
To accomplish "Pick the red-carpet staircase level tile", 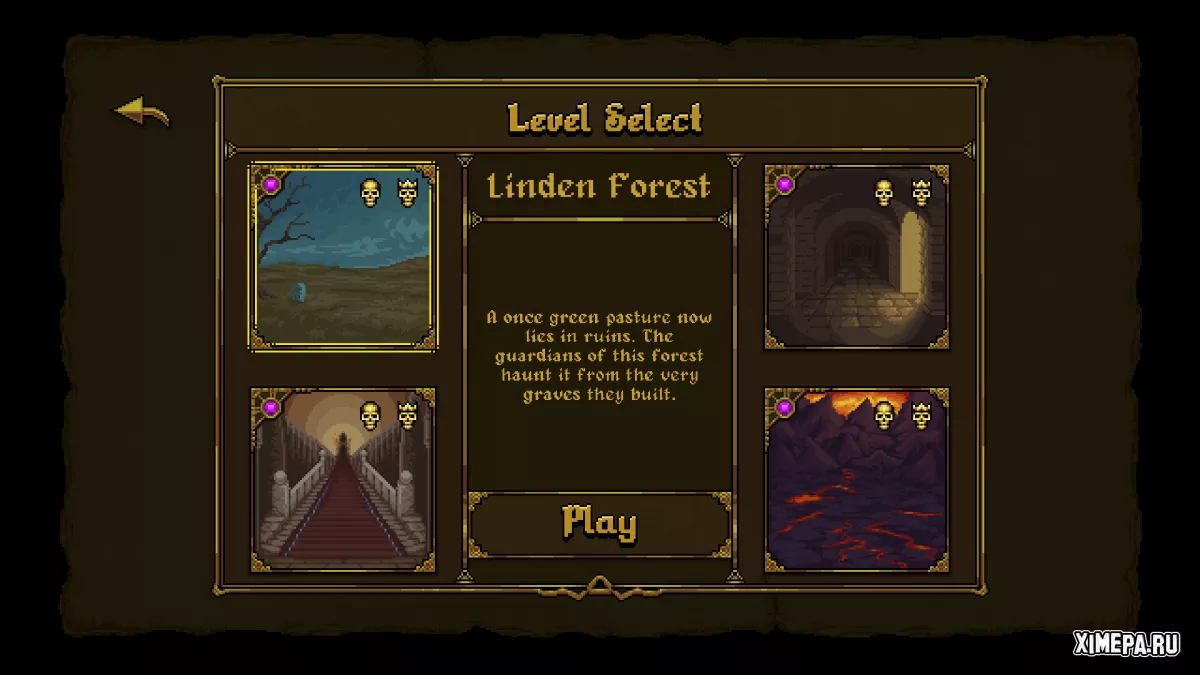I will (343, 480).
